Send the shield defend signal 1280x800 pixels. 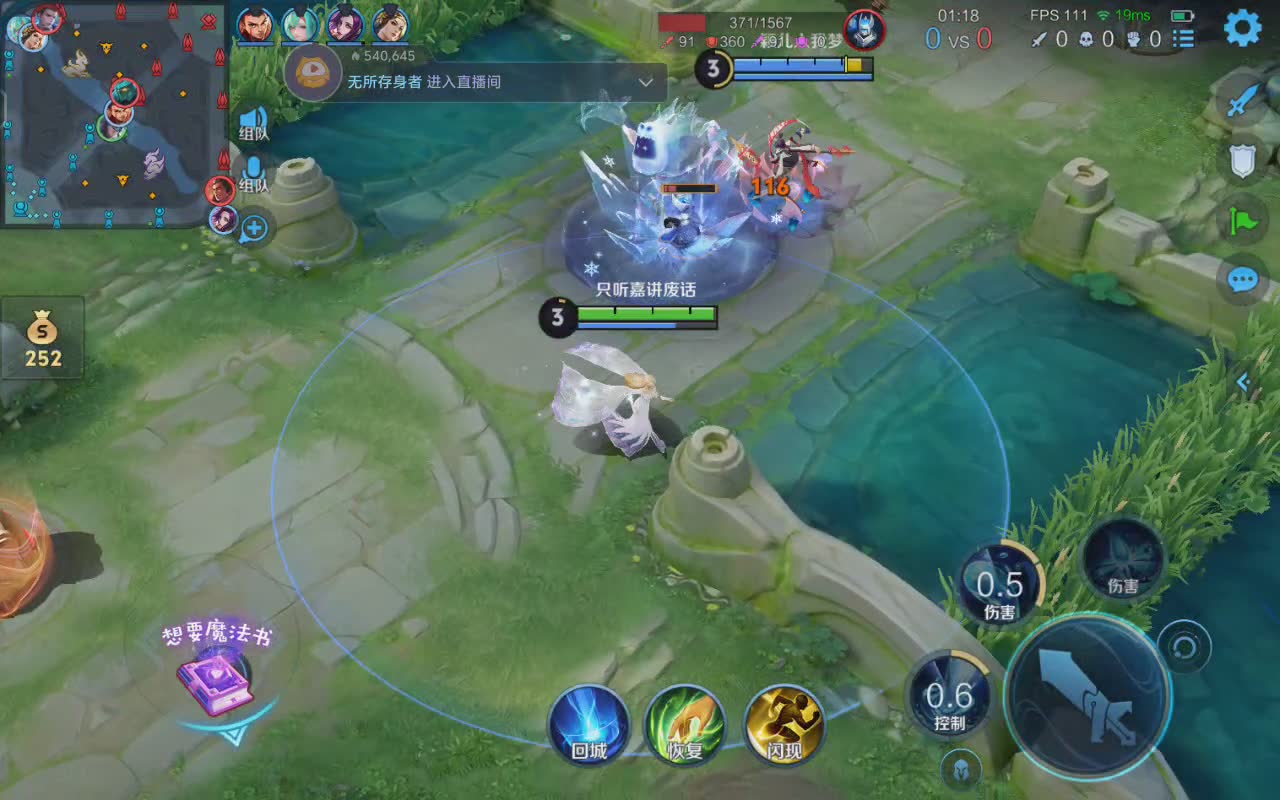coord(1242,159)
